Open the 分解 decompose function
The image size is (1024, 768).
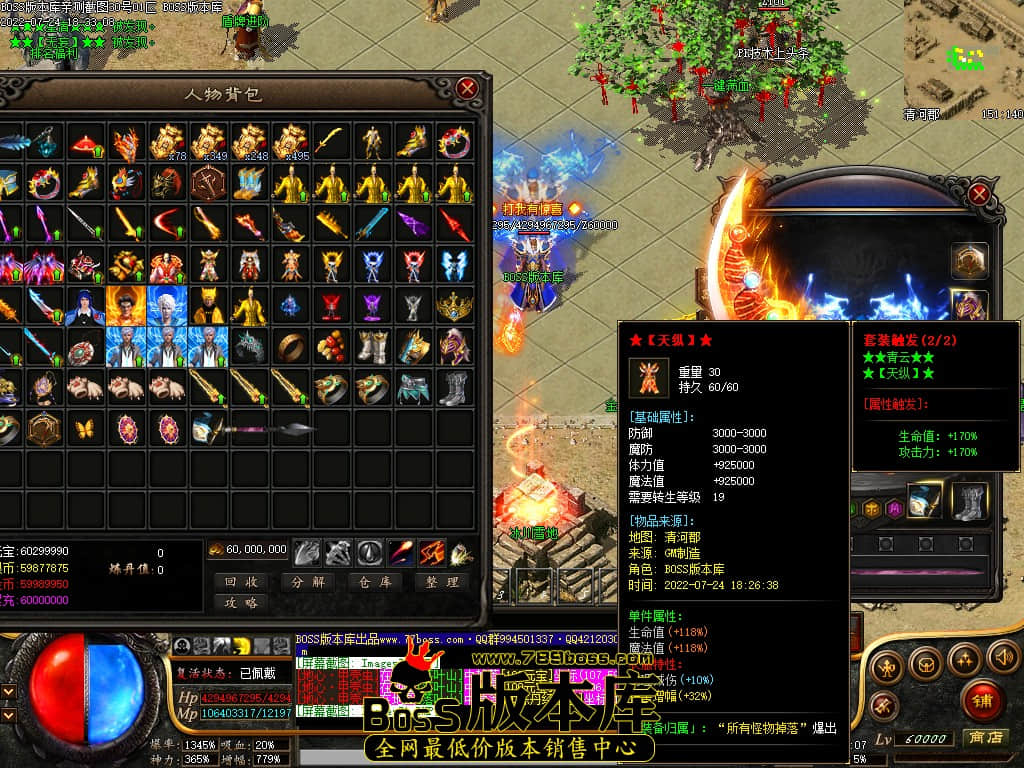[307, 581]
